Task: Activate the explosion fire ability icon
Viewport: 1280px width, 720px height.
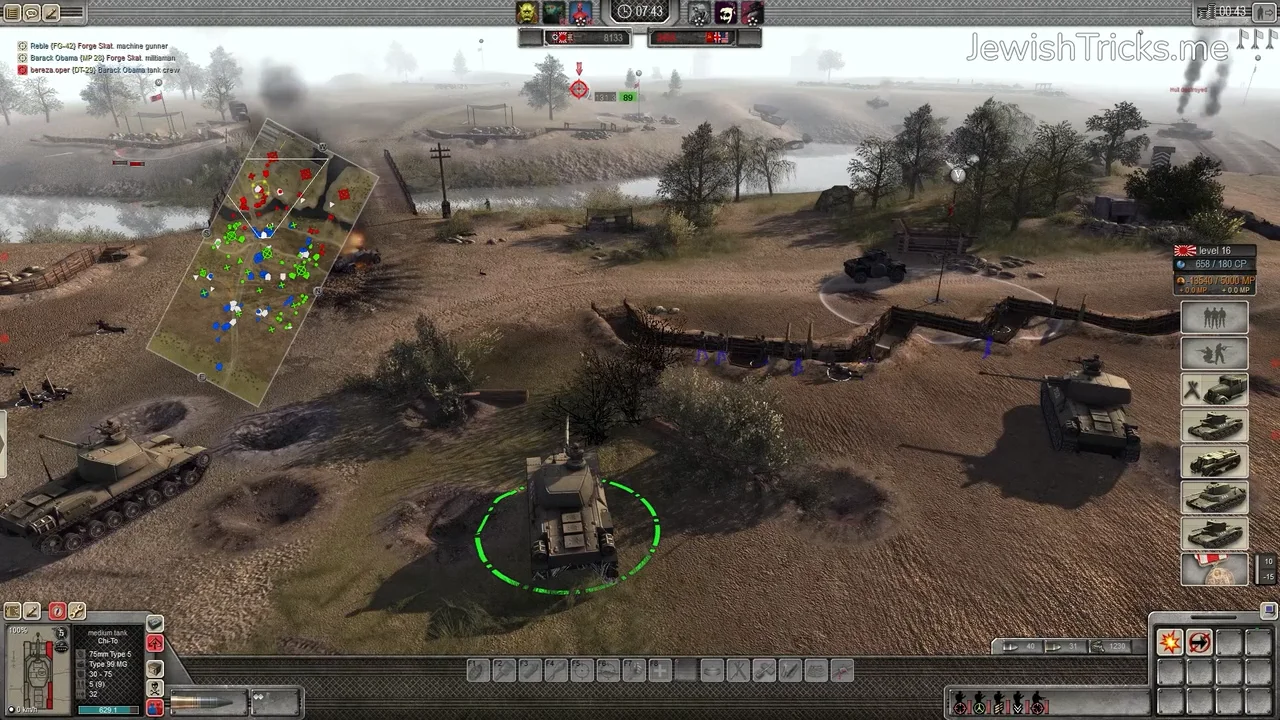Action: (1169, 642)
